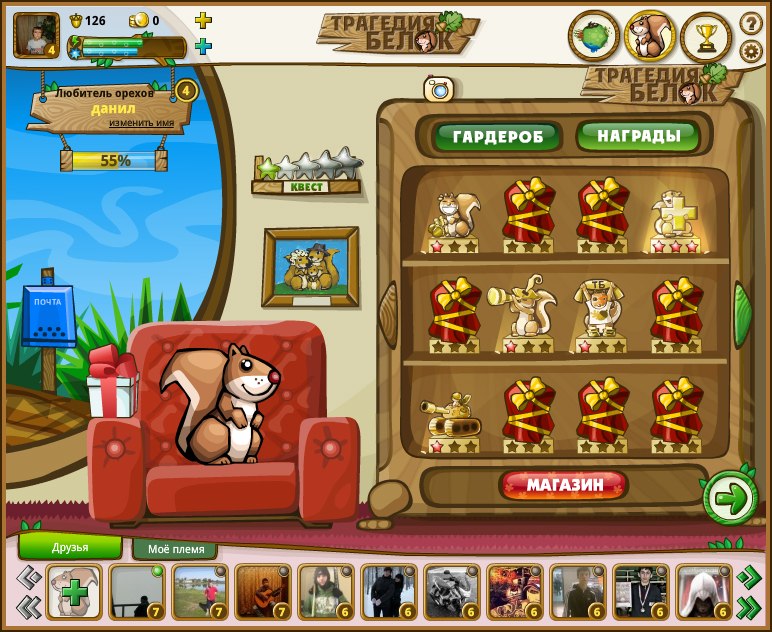Select the Друзья friends tab
Image resolution: width=772 pixels, height=632 pixels.
point(70,547)
